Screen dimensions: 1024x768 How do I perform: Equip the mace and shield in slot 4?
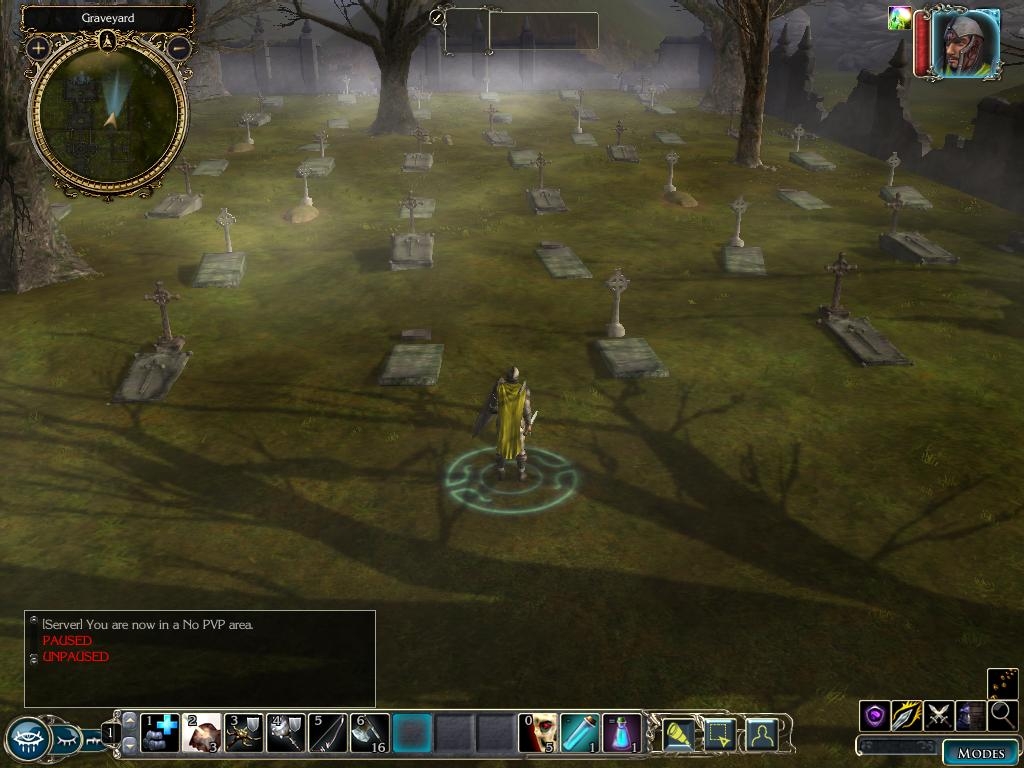click(285, 733)
